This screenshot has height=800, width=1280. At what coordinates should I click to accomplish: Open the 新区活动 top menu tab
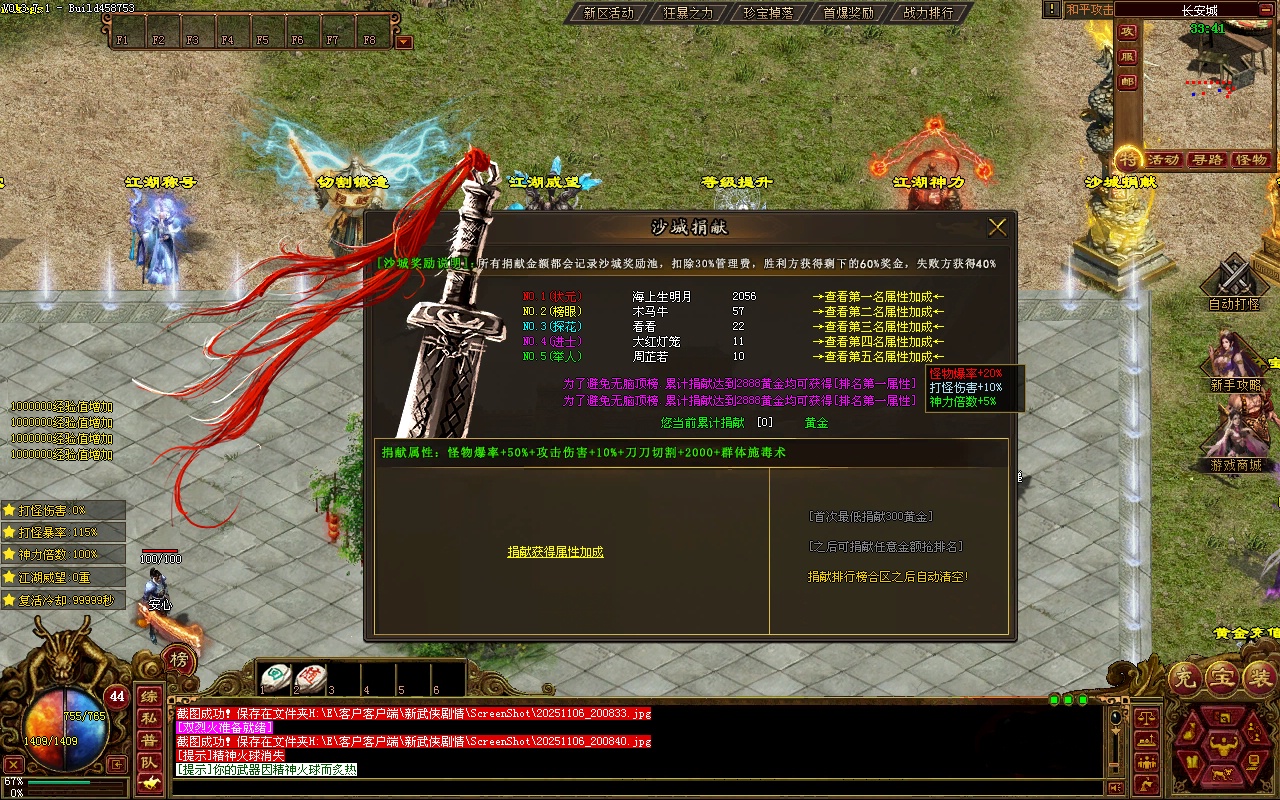coord(608,13)
